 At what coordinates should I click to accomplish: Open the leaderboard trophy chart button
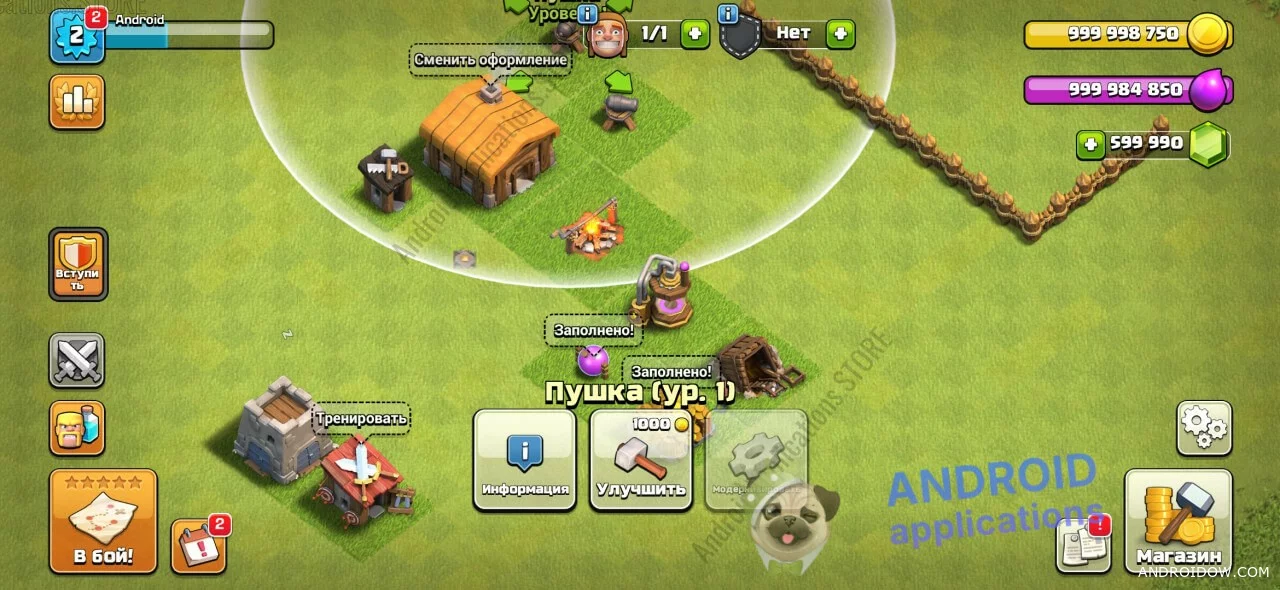pos(77,102)
